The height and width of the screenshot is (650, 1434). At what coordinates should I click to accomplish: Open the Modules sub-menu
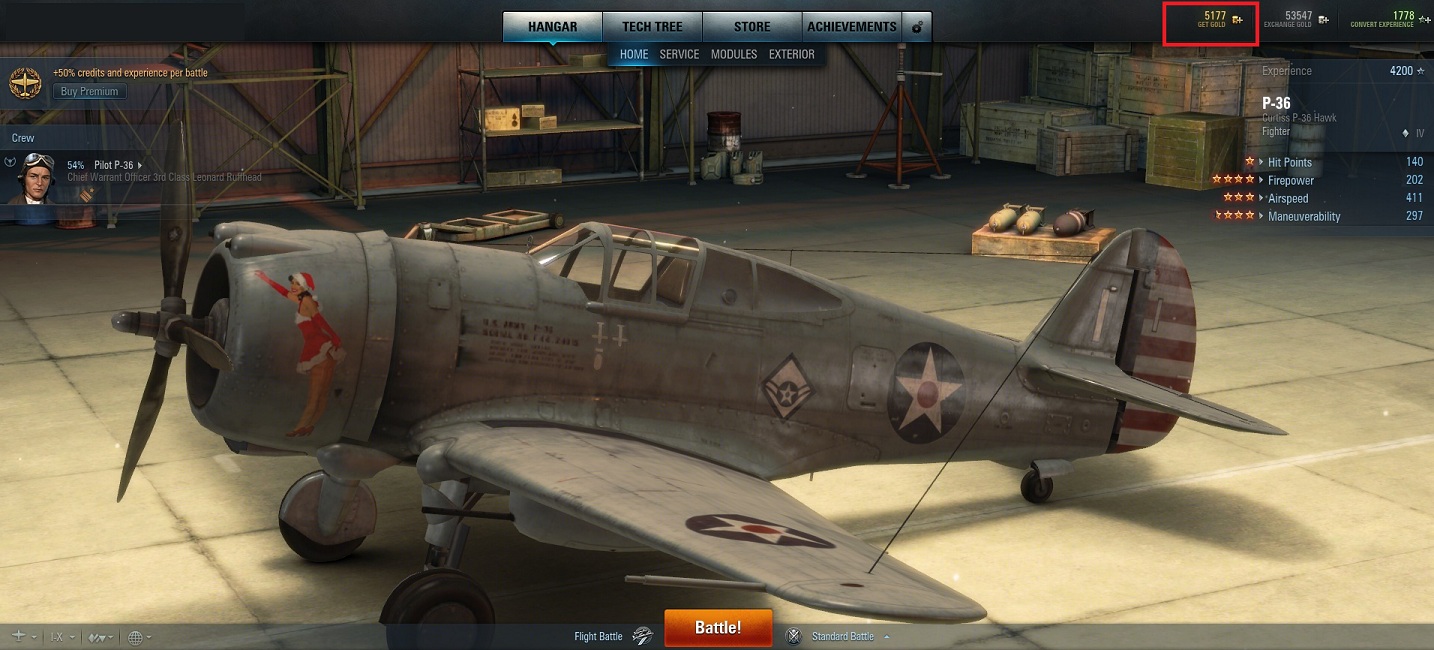[x=734, y=54]
